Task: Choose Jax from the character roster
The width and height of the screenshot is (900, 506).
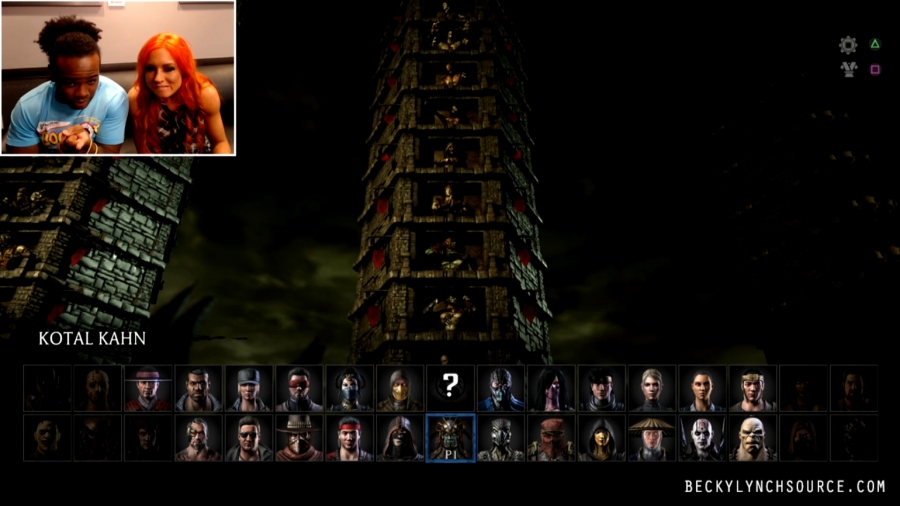Action: (199, 389)
